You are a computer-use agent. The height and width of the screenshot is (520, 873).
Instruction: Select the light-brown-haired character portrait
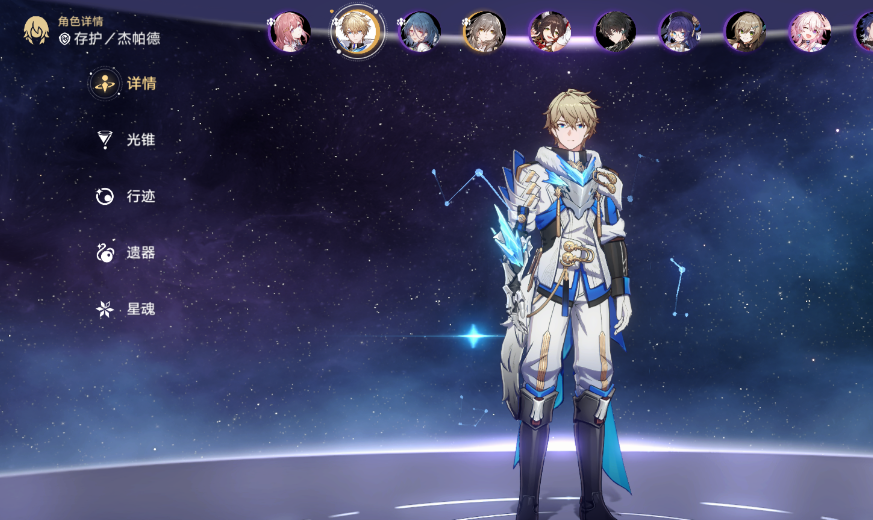point(745,32)
